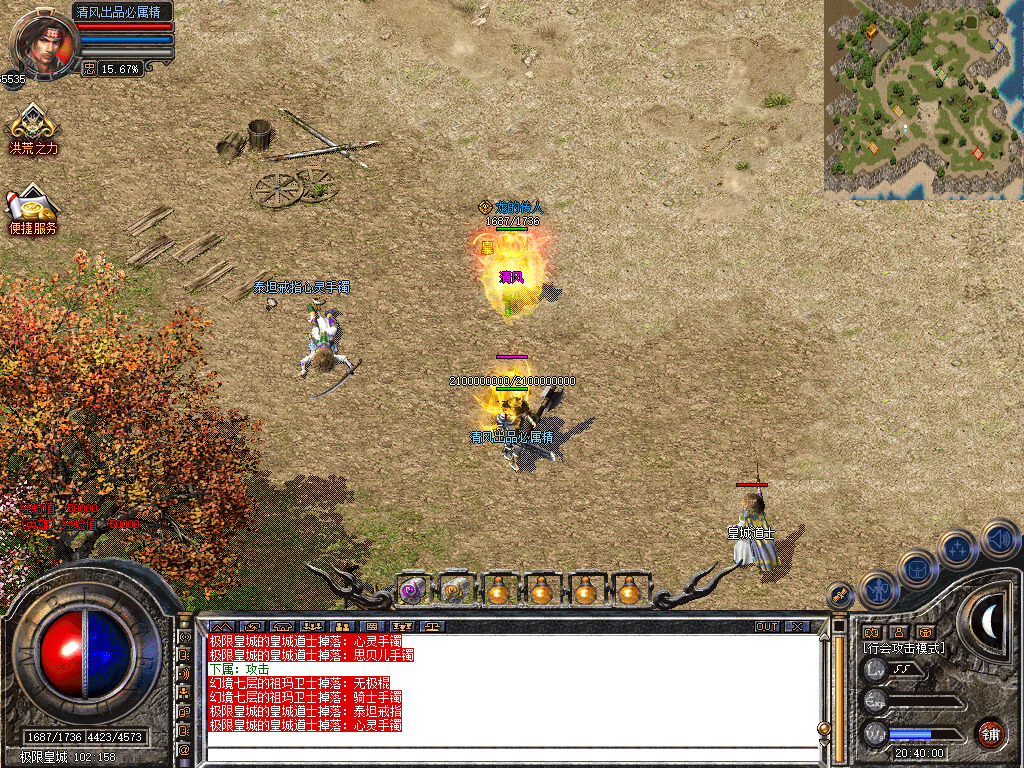Screen dimensions: 1024x768
Task: Open the character equipment round button
Action: (x=878, y=589)
